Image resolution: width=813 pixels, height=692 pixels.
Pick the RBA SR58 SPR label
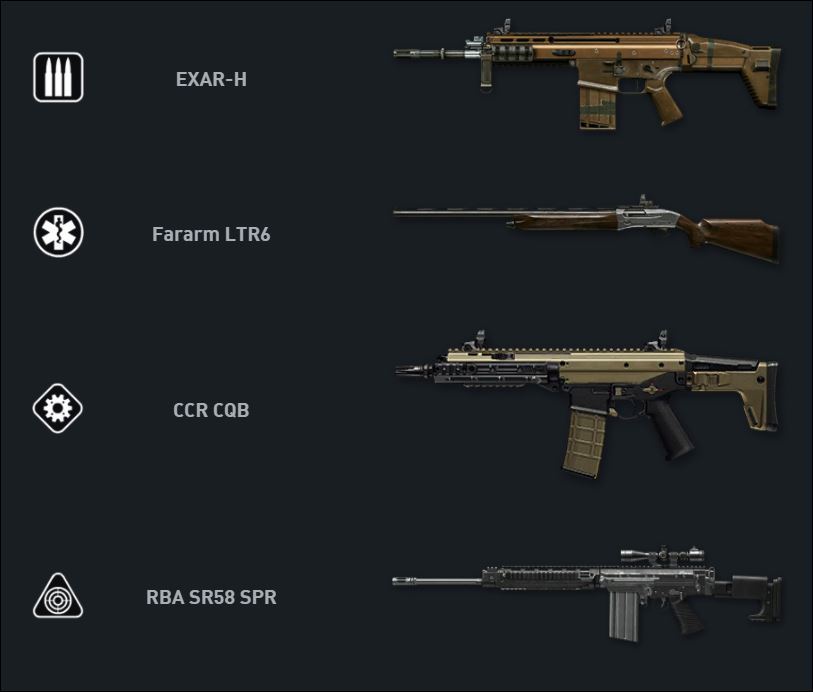pyautogui.click(x=211, y=598)
